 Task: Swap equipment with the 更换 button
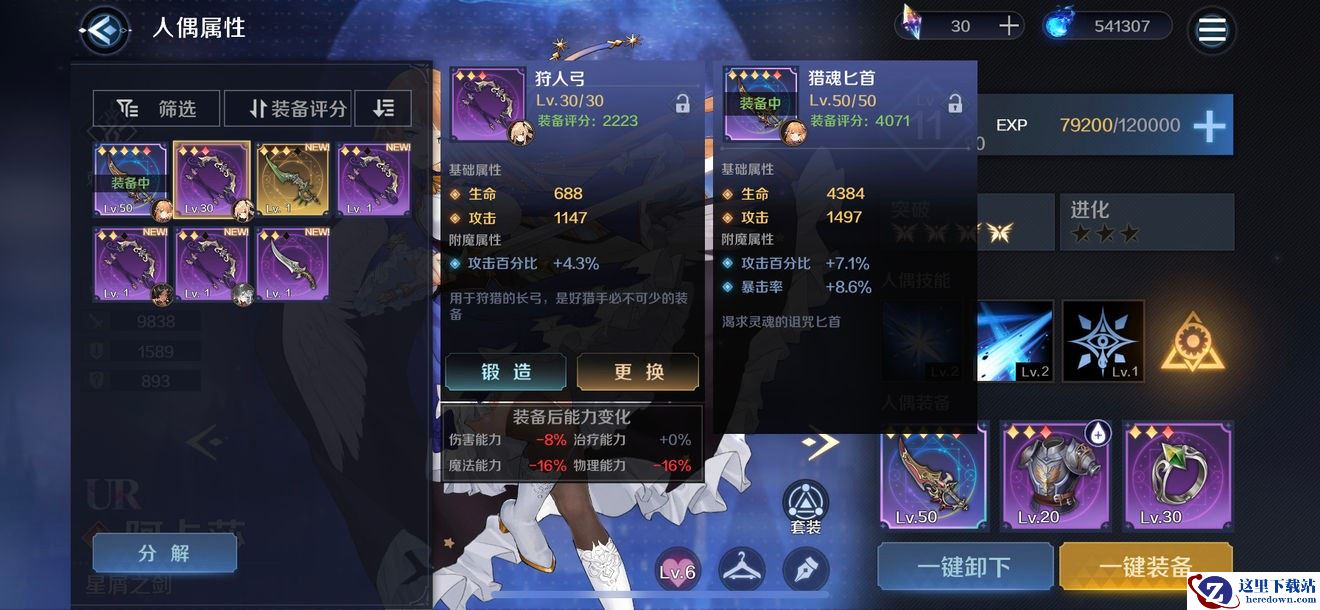tap(638, 371)
